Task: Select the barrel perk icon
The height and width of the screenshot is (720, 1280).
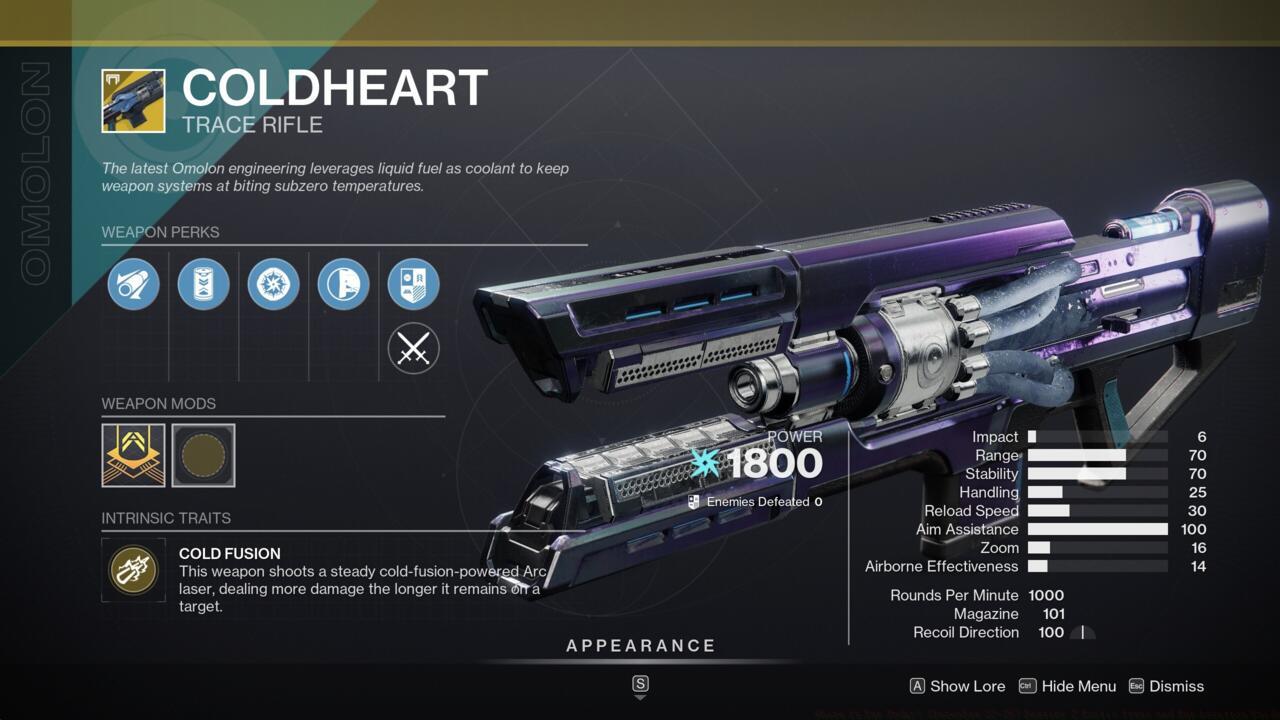Action: click(x=133, y=284)
